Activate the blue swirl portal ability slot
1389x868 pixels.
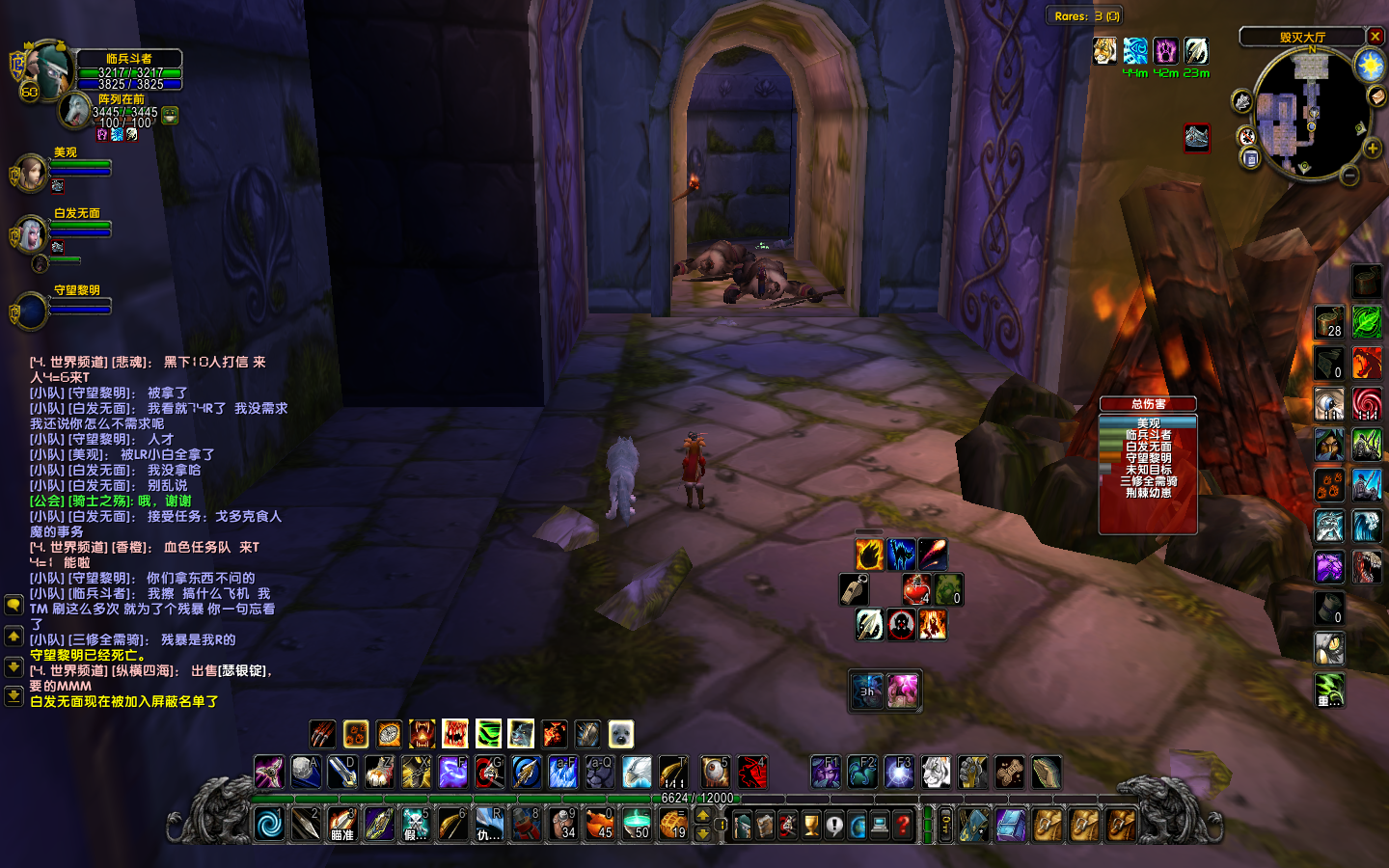(269, 825)
